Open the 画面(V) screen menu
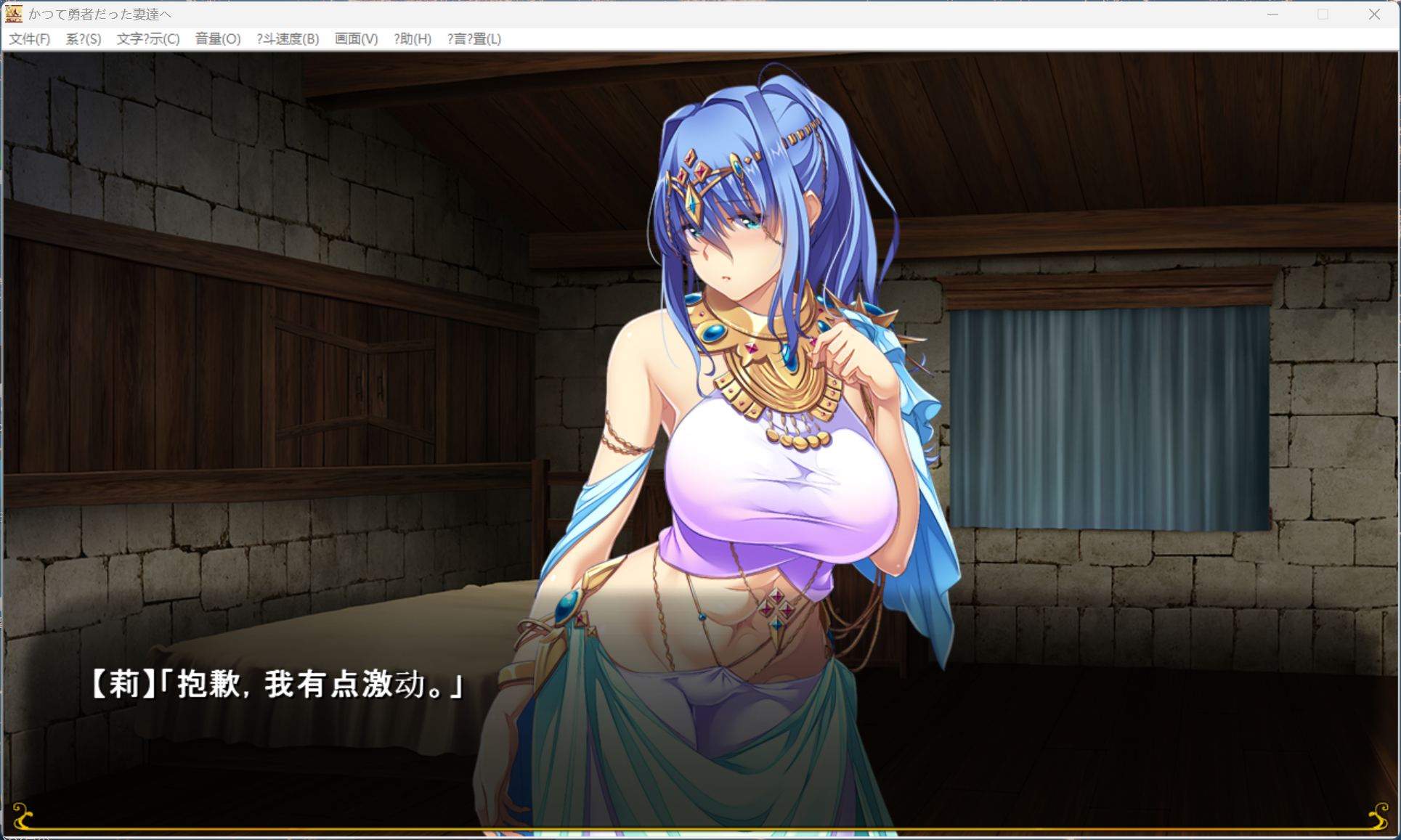 (355, 39)
